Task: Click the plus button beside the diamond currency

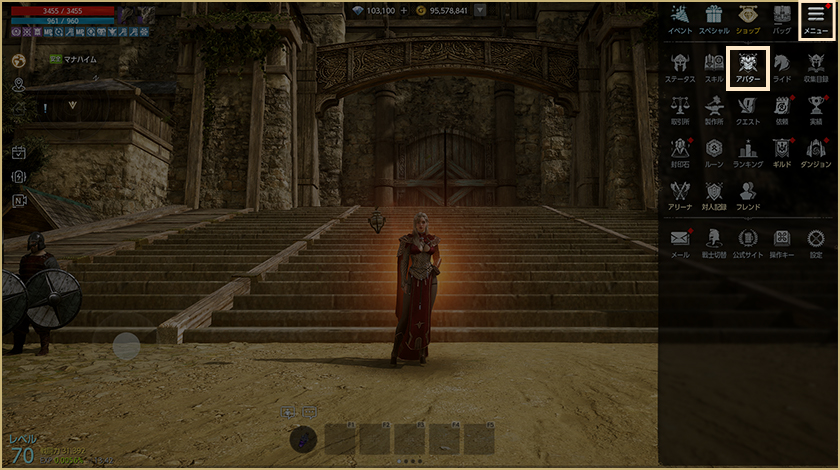Action: [404, 10]
